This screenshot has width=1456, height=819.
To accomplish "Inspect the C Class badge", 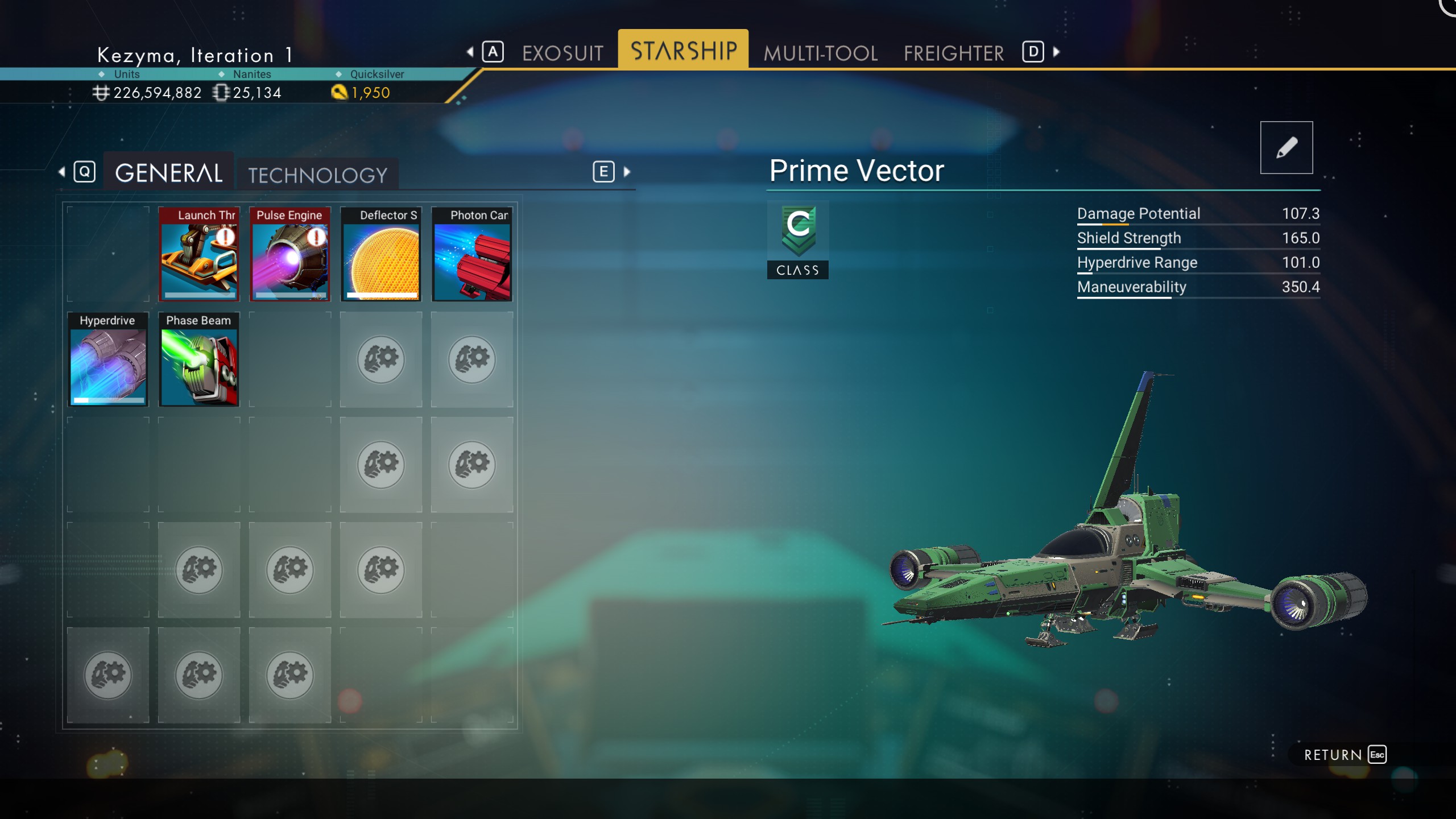I will [797, 239].
